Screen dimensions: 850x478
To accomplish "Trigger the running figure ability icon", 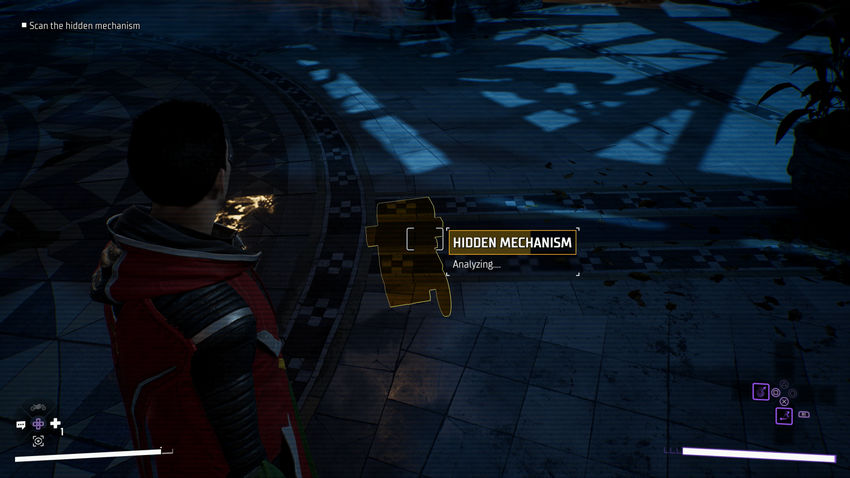I will [x=784, y=415].
